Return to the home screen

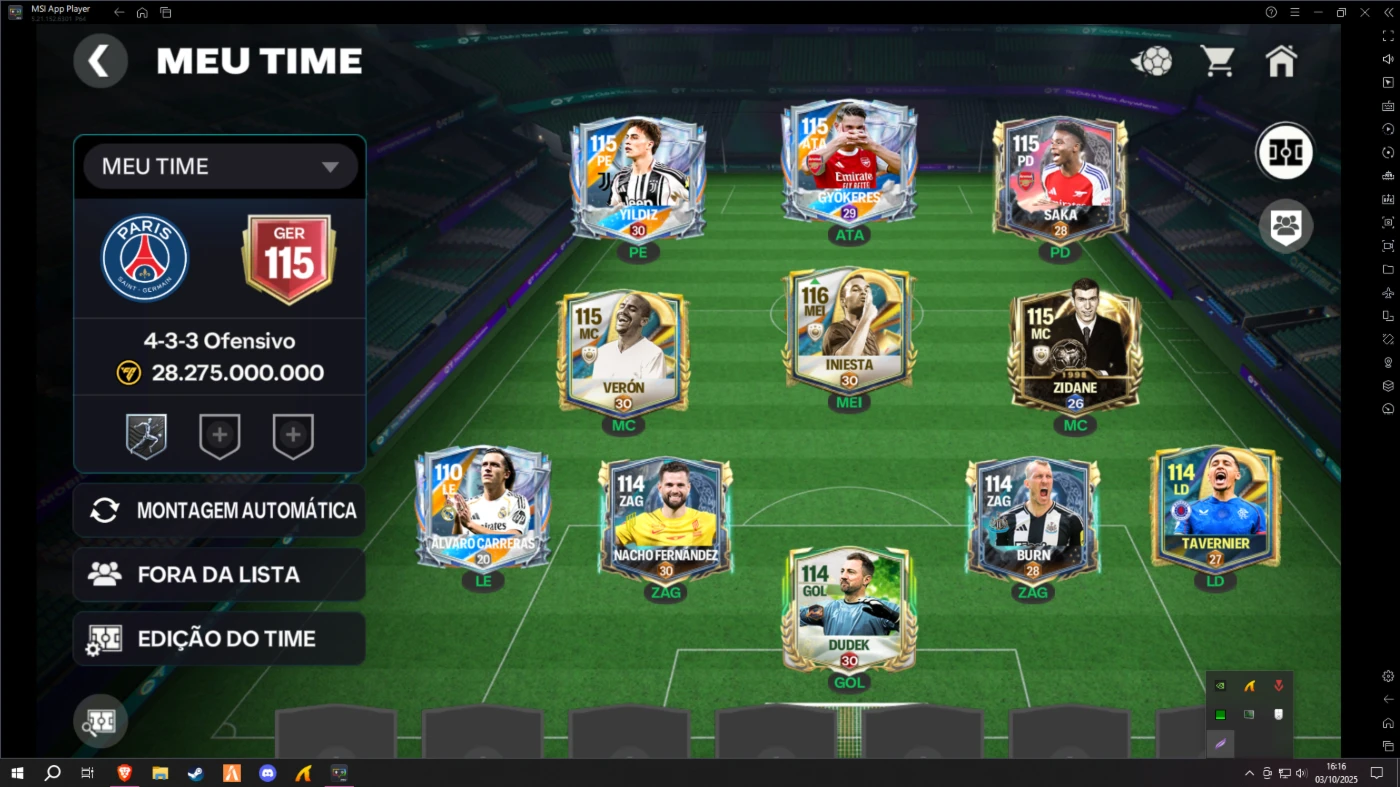1281,61
